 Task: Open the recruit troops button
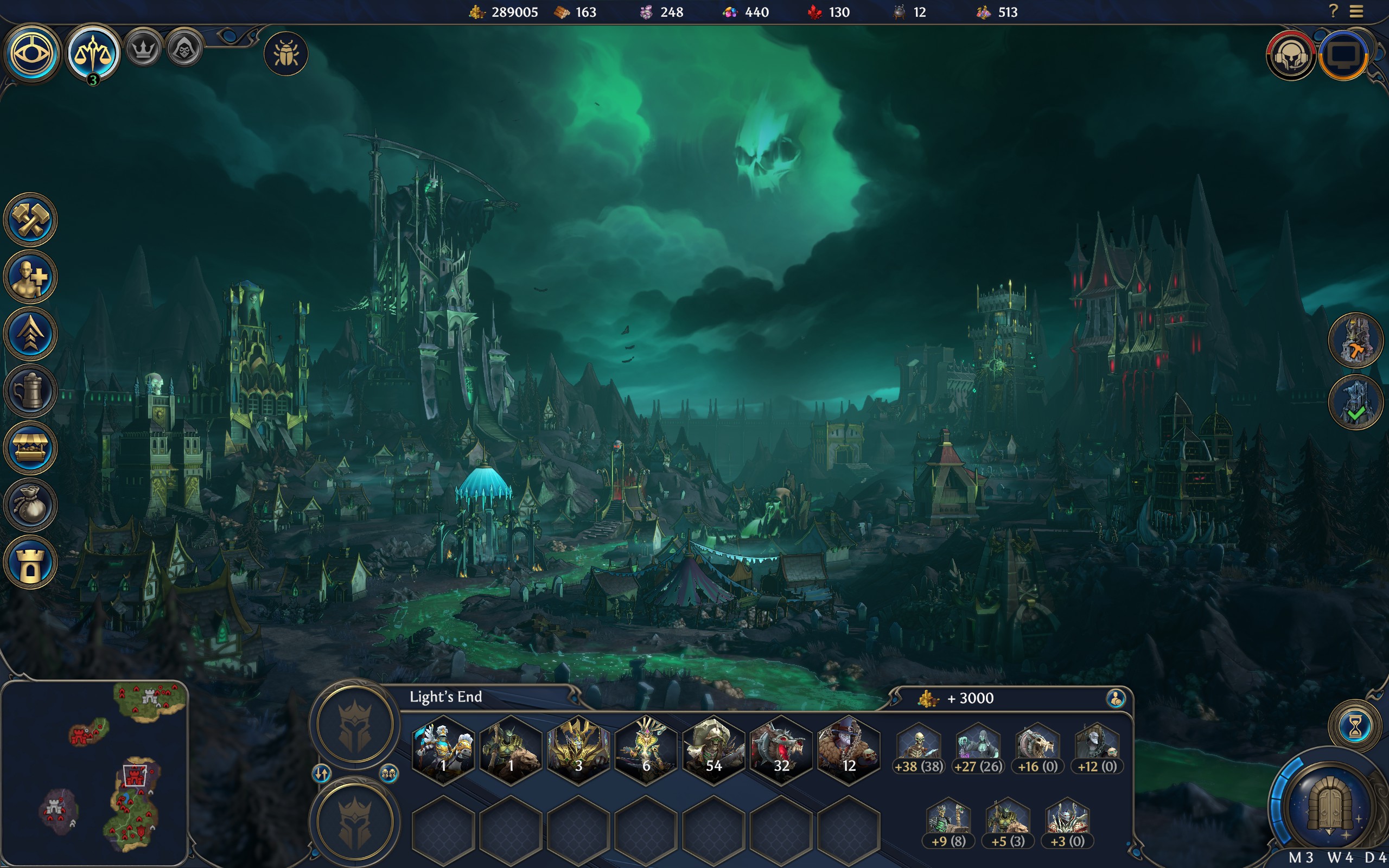point(30,277)
